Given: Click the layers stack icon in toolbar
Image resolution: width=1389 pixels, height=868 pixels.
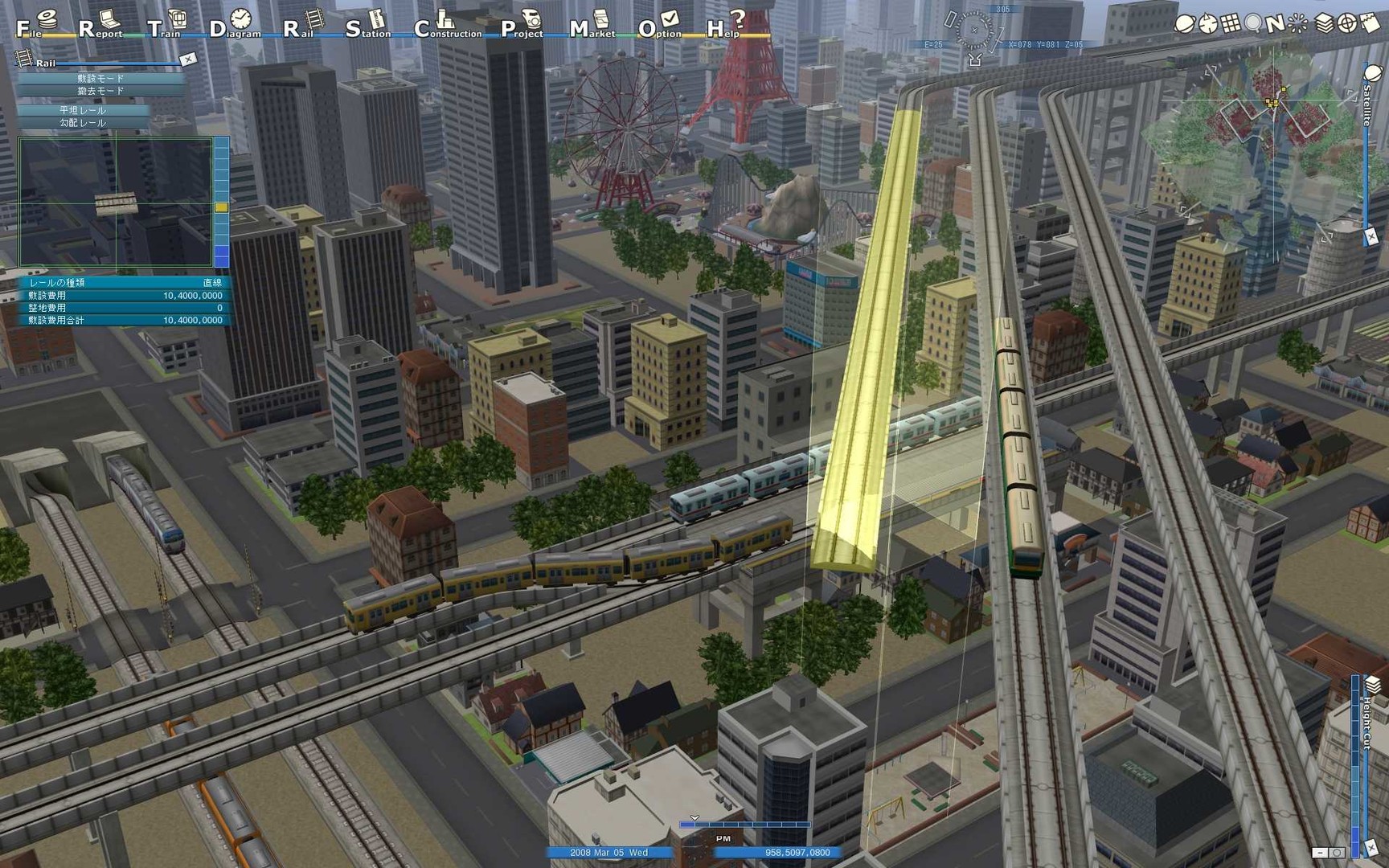Looking at the screenshot, I should [1324, 24].
